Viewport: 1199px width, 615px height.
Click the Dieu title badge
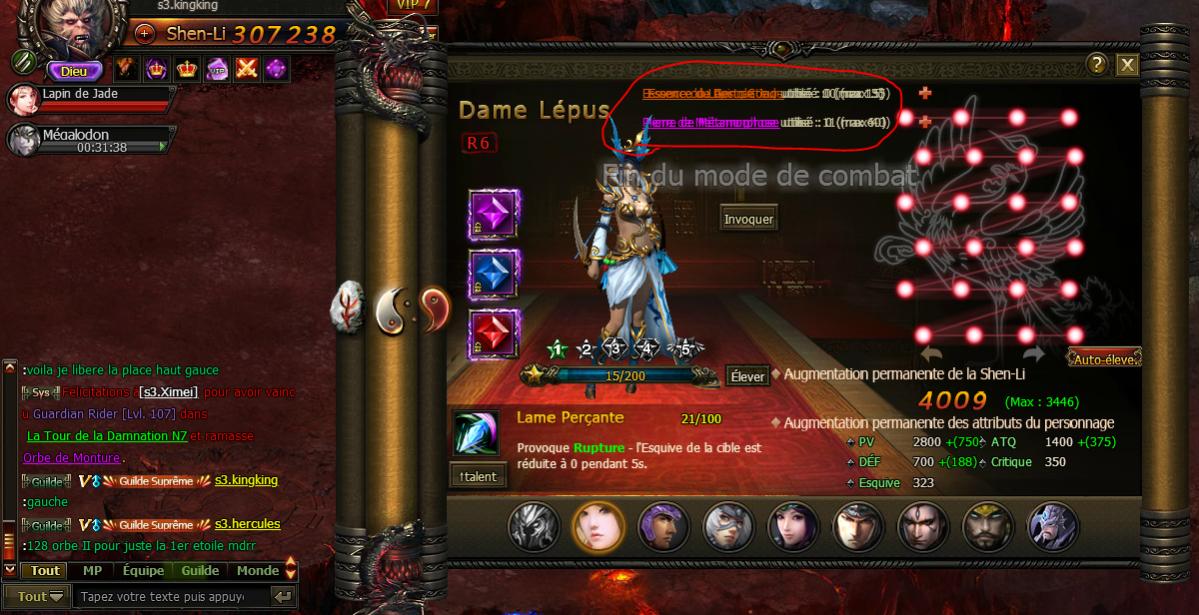point(75,71)
